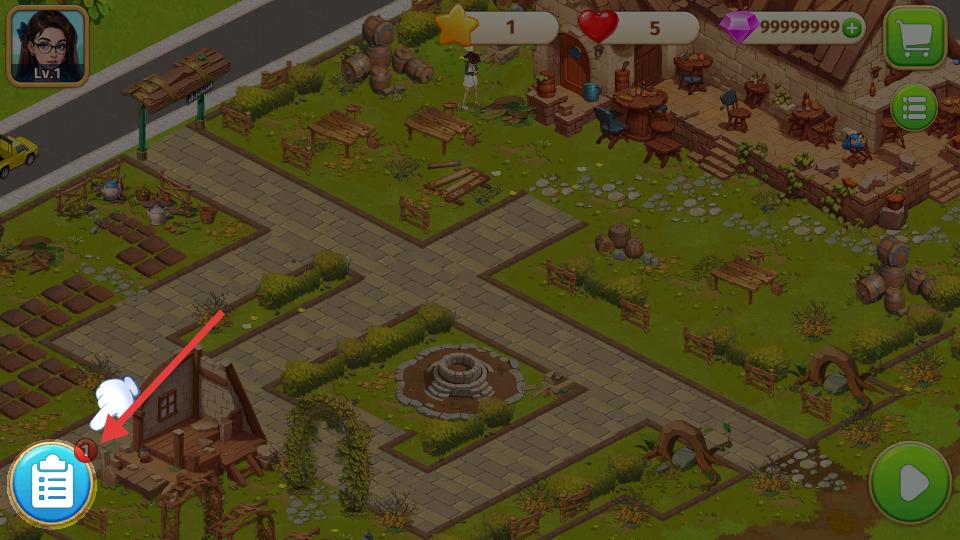Open the blue clipboard task list

pyautogui.click(x=52, y=485)
